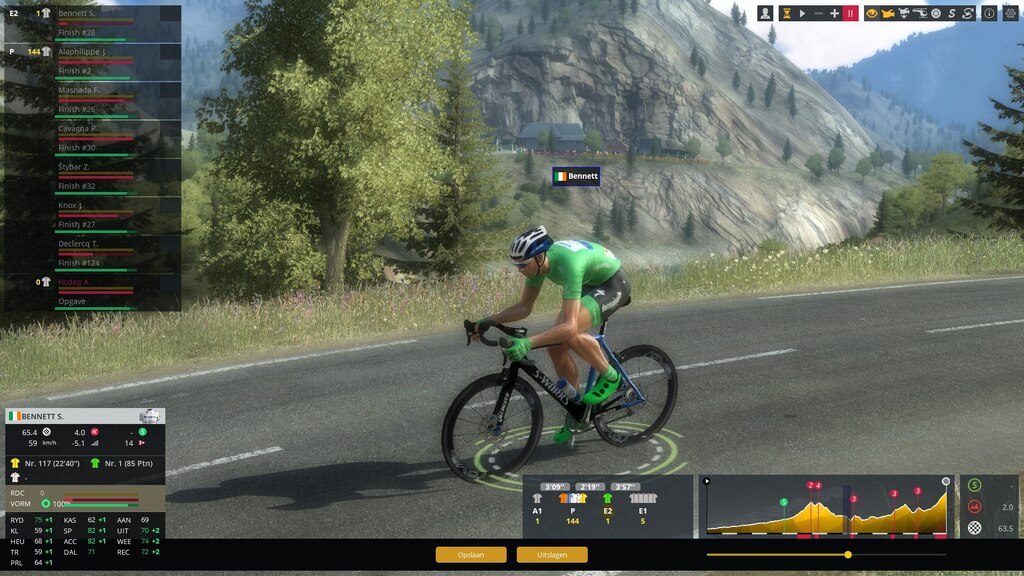The image size is (1024, 576).
Task: Increase the simulation speed with plus
Action: (834, 13)
